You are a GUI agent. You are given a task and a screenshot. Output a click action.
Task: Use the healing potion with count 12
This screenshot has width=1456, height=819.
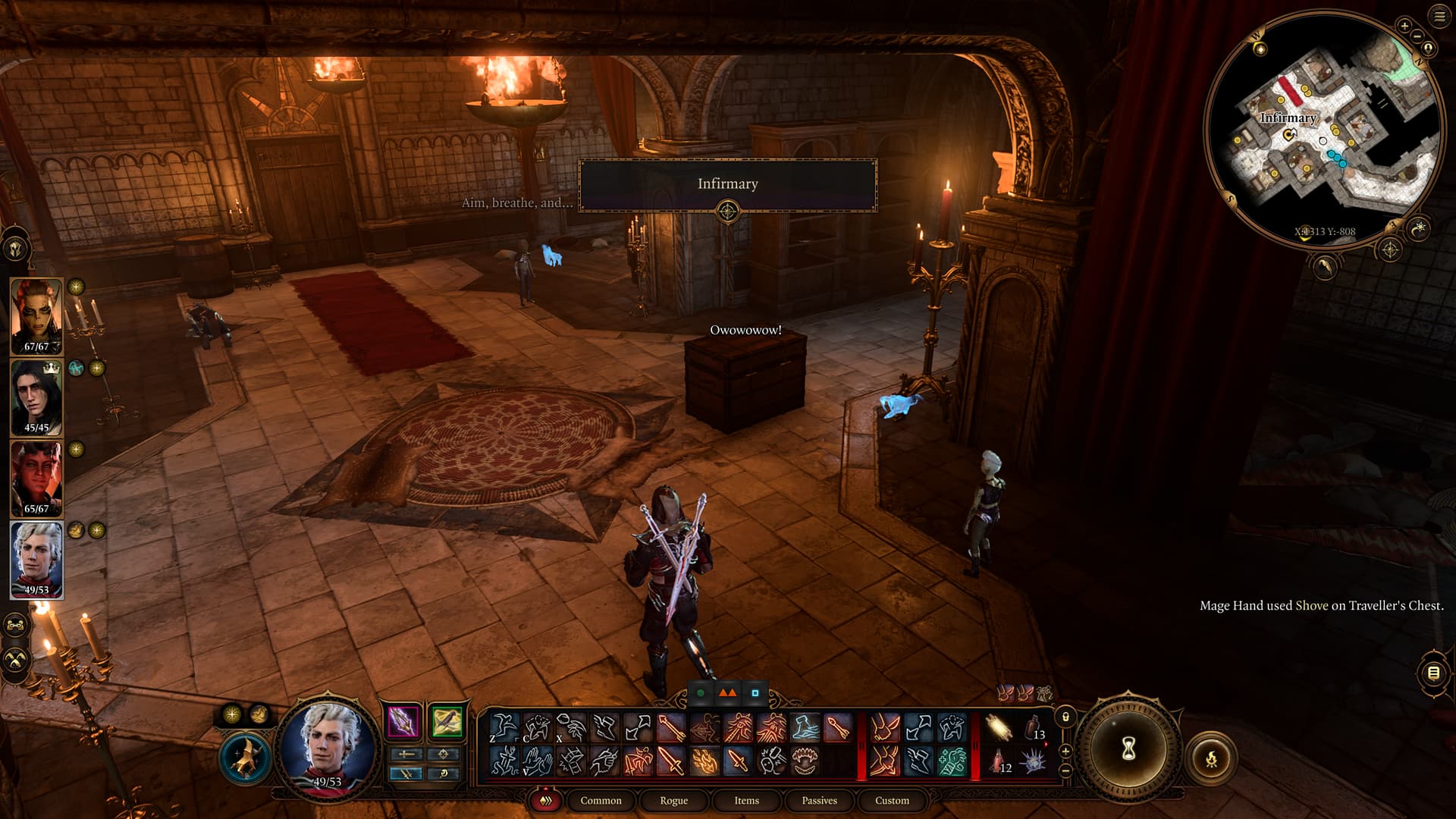pos(999,761)
